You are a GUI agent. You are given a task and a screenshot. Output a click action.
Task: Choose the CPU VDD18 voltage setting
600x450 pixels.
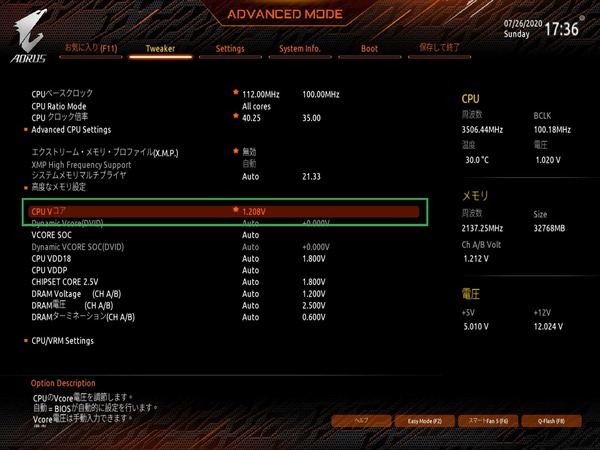[52, 258]
